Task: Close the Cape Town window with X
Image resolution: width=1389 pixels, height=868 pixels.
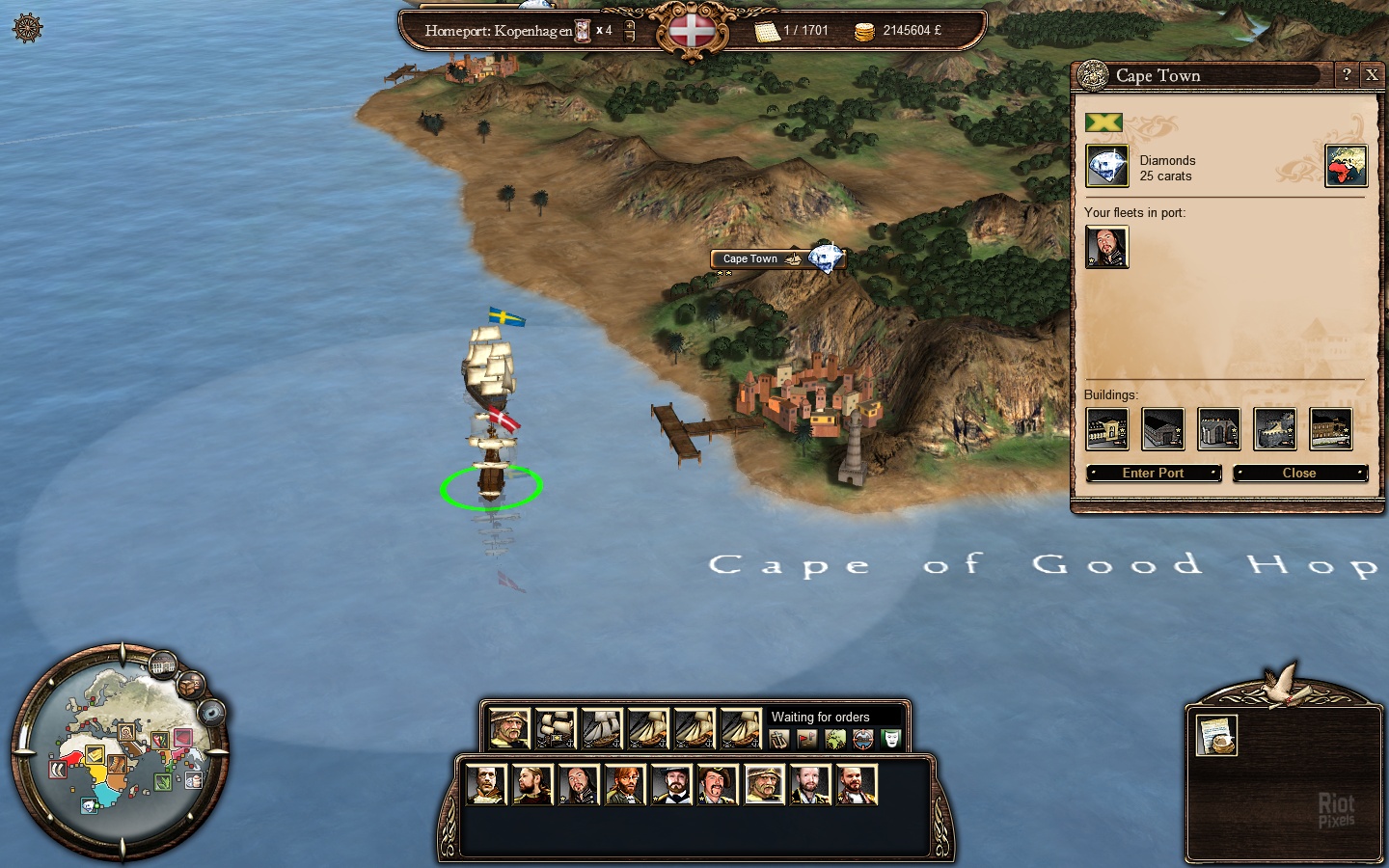Action: coord(1371,75)
